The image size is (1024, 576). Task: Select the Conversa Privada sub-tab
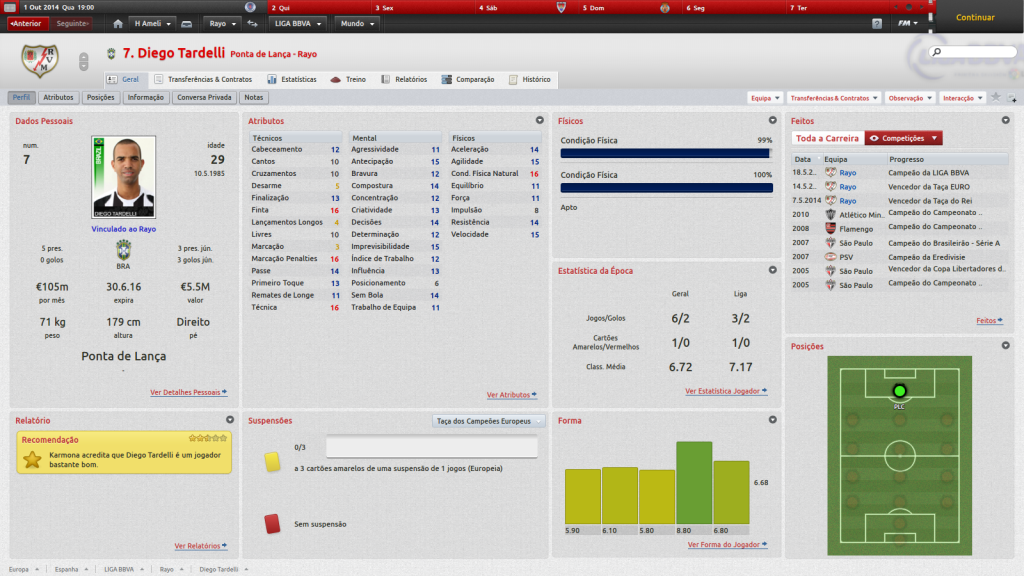[205, 98]
